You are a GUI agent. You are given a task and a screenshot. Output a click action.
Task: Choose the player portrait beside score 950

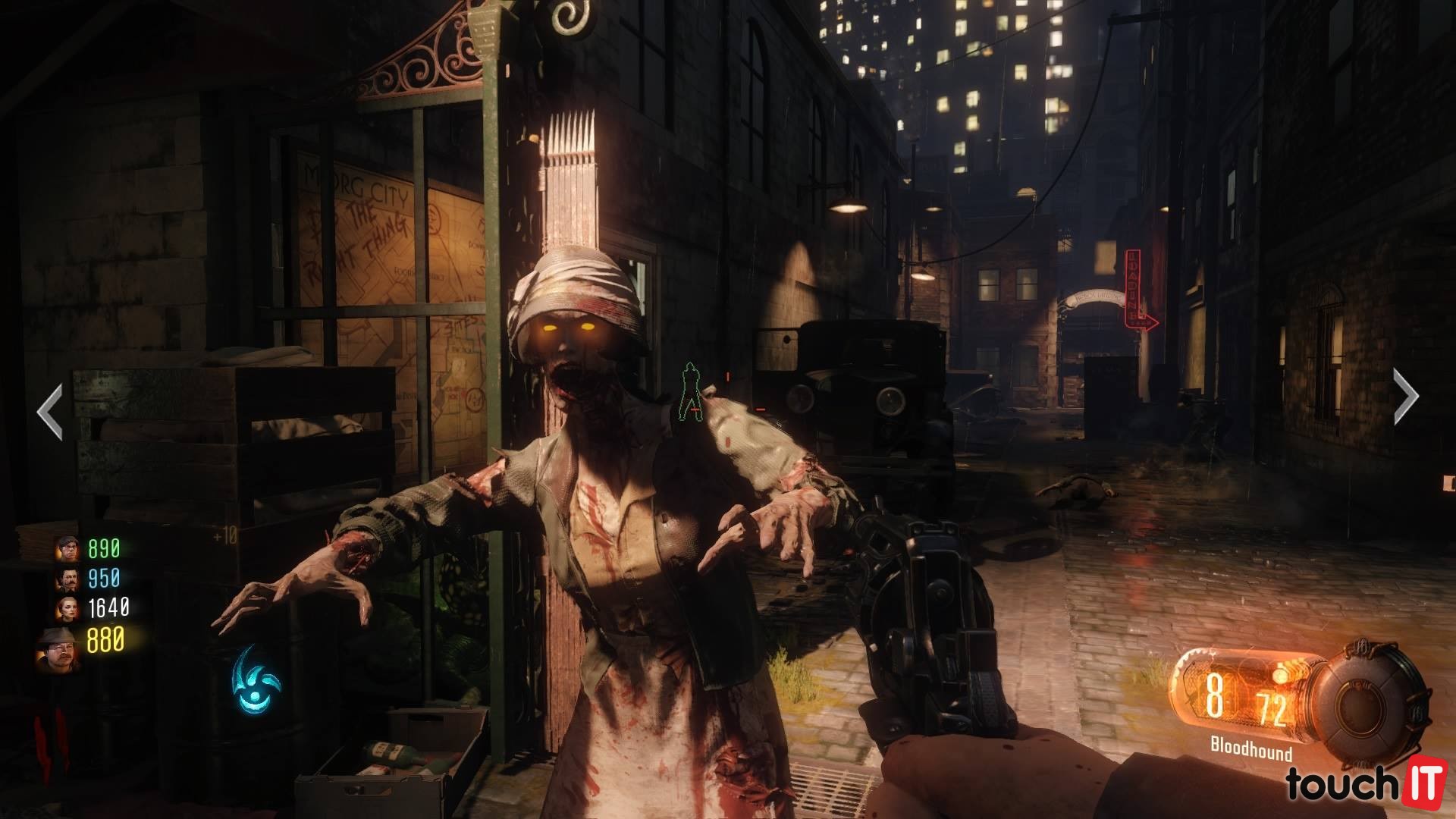pyautogui.click(x=67, y=579)
